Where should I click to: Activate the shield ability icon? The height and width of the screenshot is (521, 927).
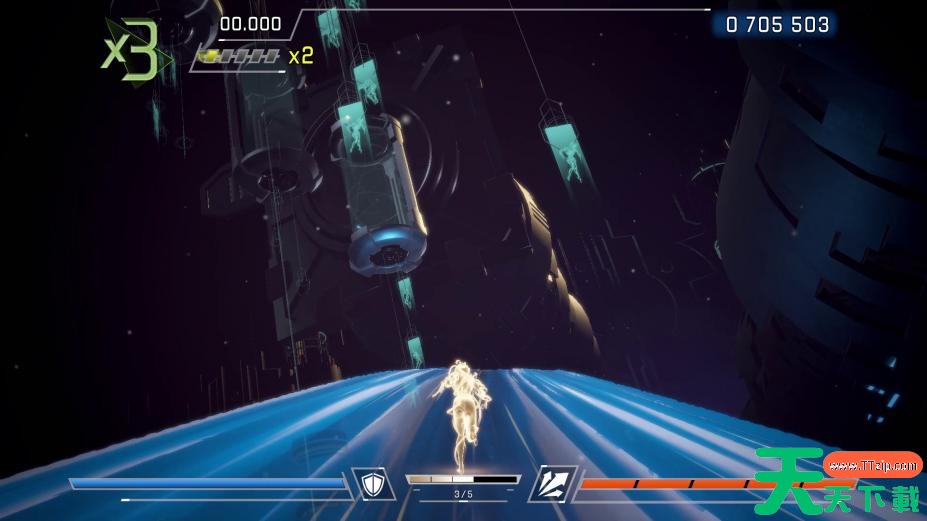coord(373,485)
